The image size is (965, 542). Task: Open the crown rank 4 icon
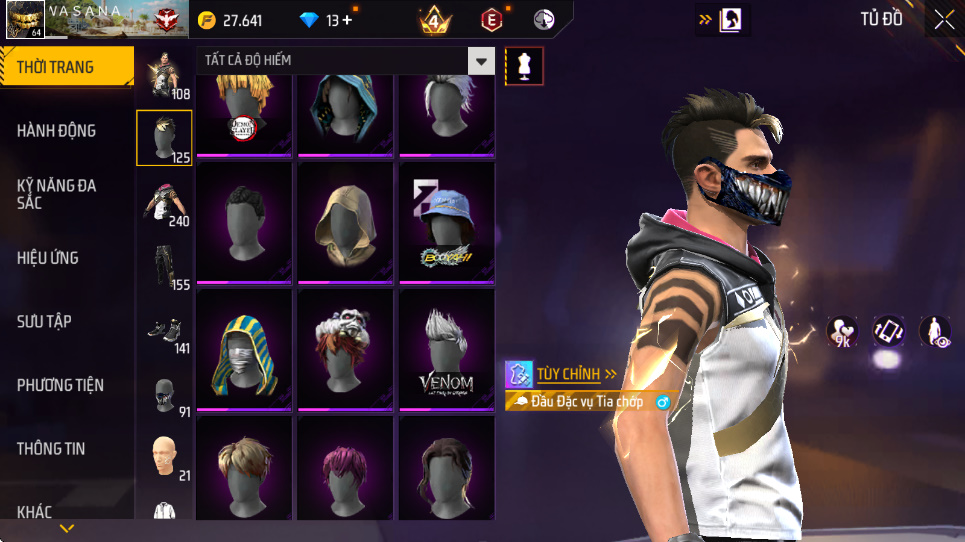(x=435, y=20)
